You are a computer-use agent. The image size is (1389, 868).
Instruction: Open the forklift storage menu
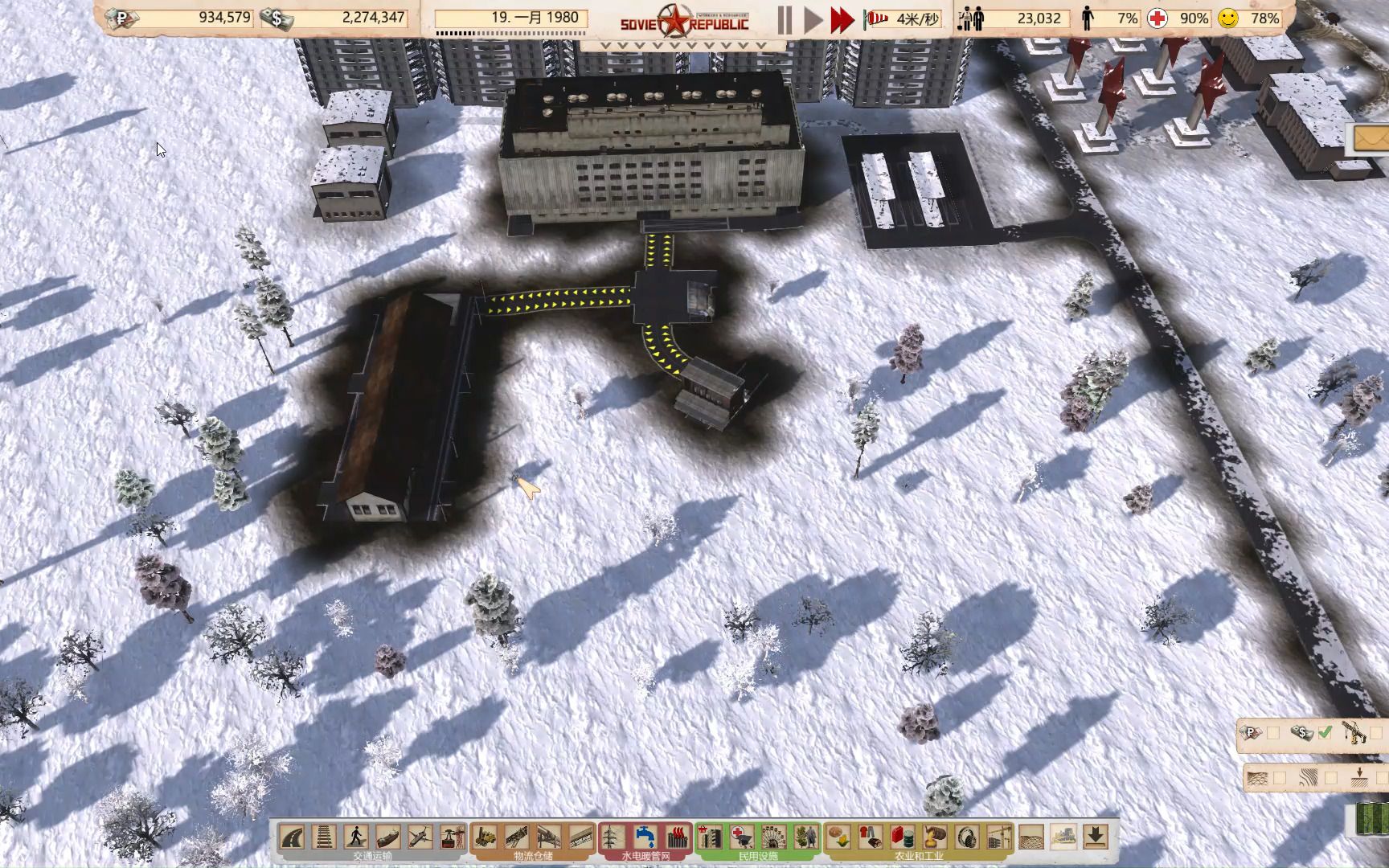(x=485, y=837)
